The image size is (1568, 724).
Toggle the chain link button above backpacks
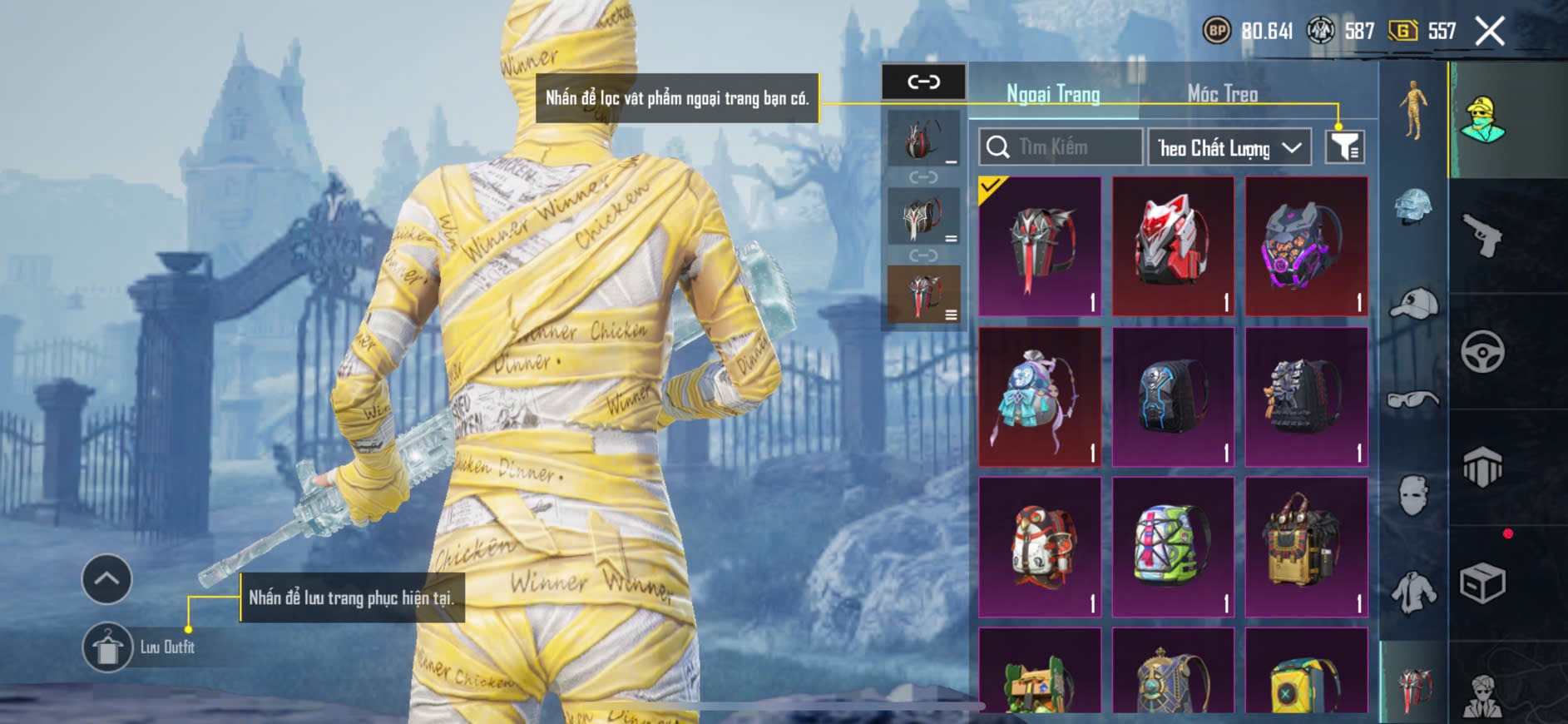pyautogui.click(x=923, y=82)
